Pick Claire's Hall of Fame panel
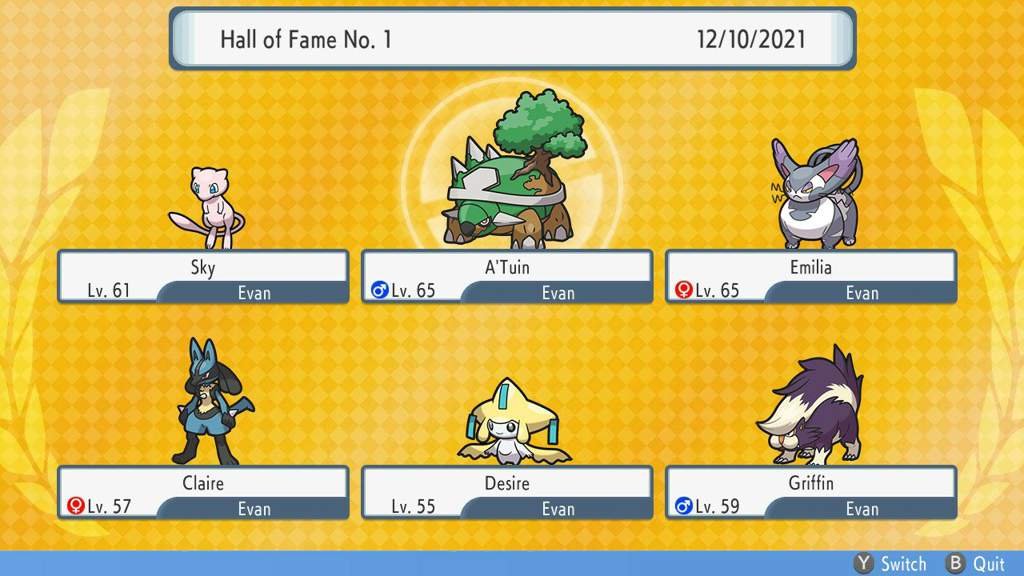The height and width of the screenshot is (576, 1024). [x=203, y=493]
